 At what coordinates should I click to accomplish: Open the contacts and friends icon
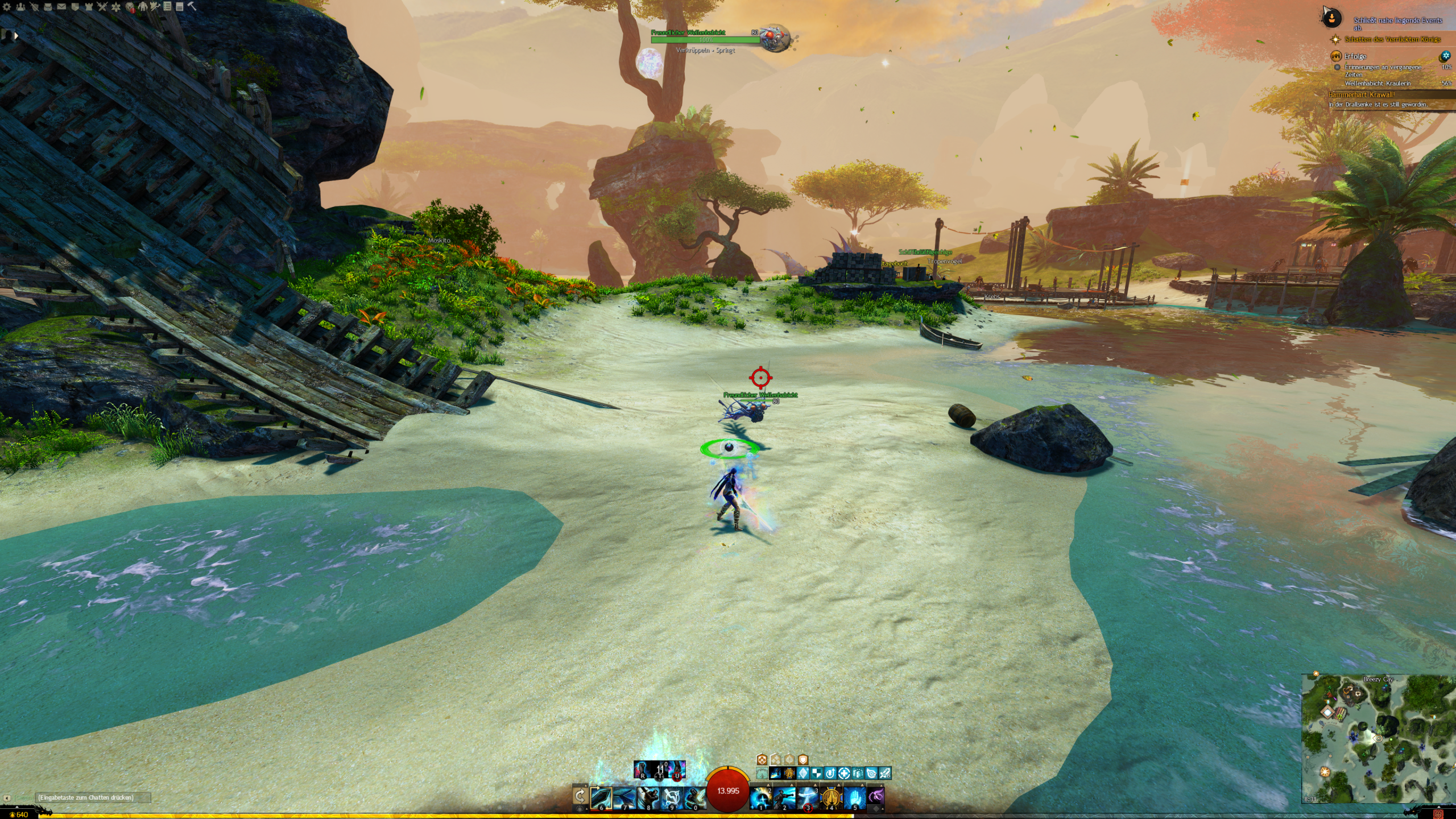pyautogui.click(x=20, y=7)
